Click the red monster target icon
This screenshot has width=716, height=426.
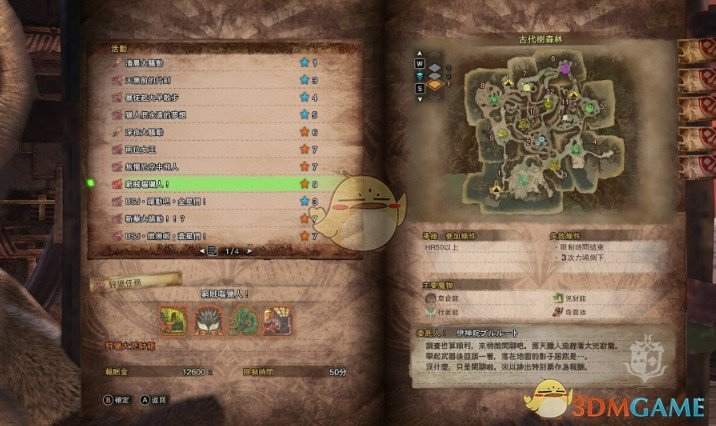pyautogui.click(x=275, y=322)
